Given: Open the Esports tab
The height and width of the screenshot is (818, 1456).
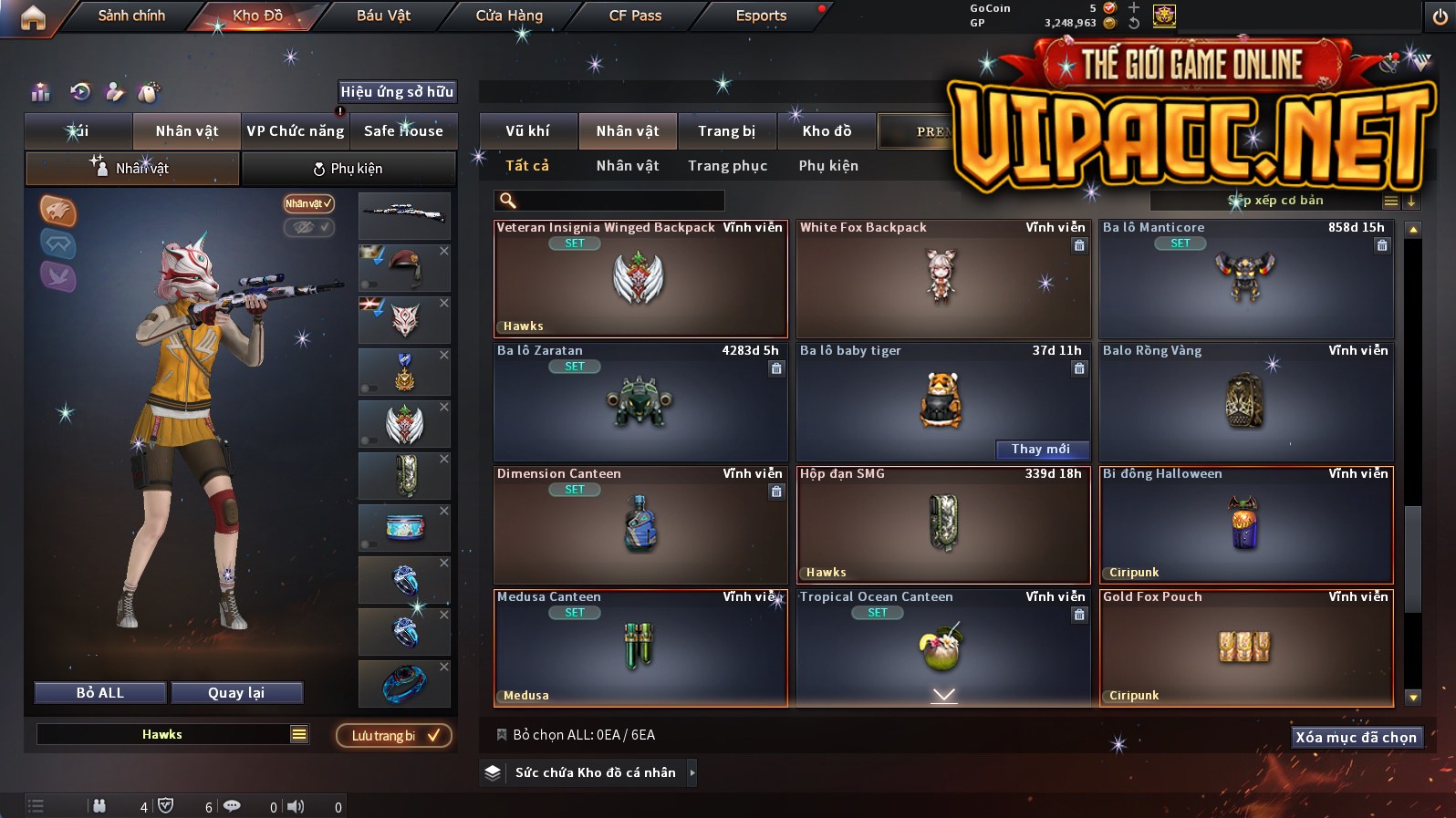Looking at the screenshot, I should point(761,16).
